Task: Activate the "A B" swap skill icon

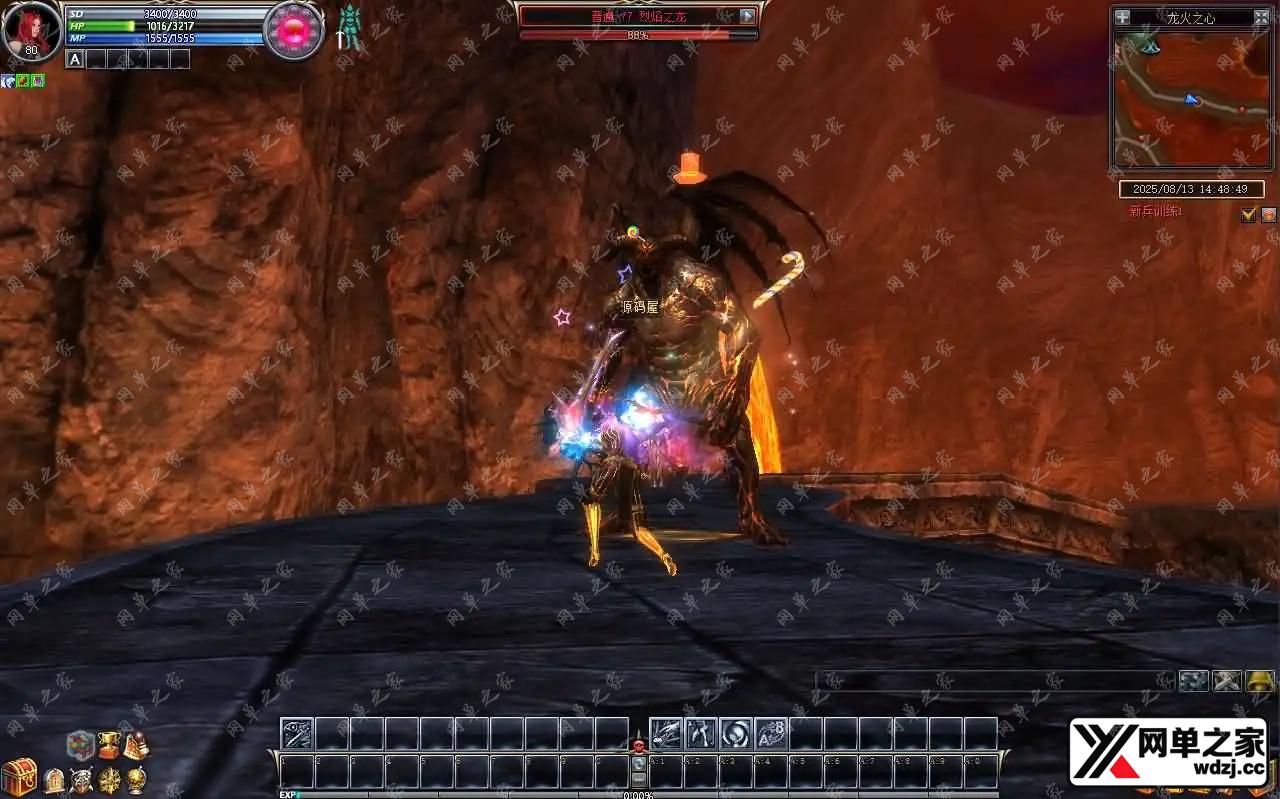Action: click(x=770, y=734)
